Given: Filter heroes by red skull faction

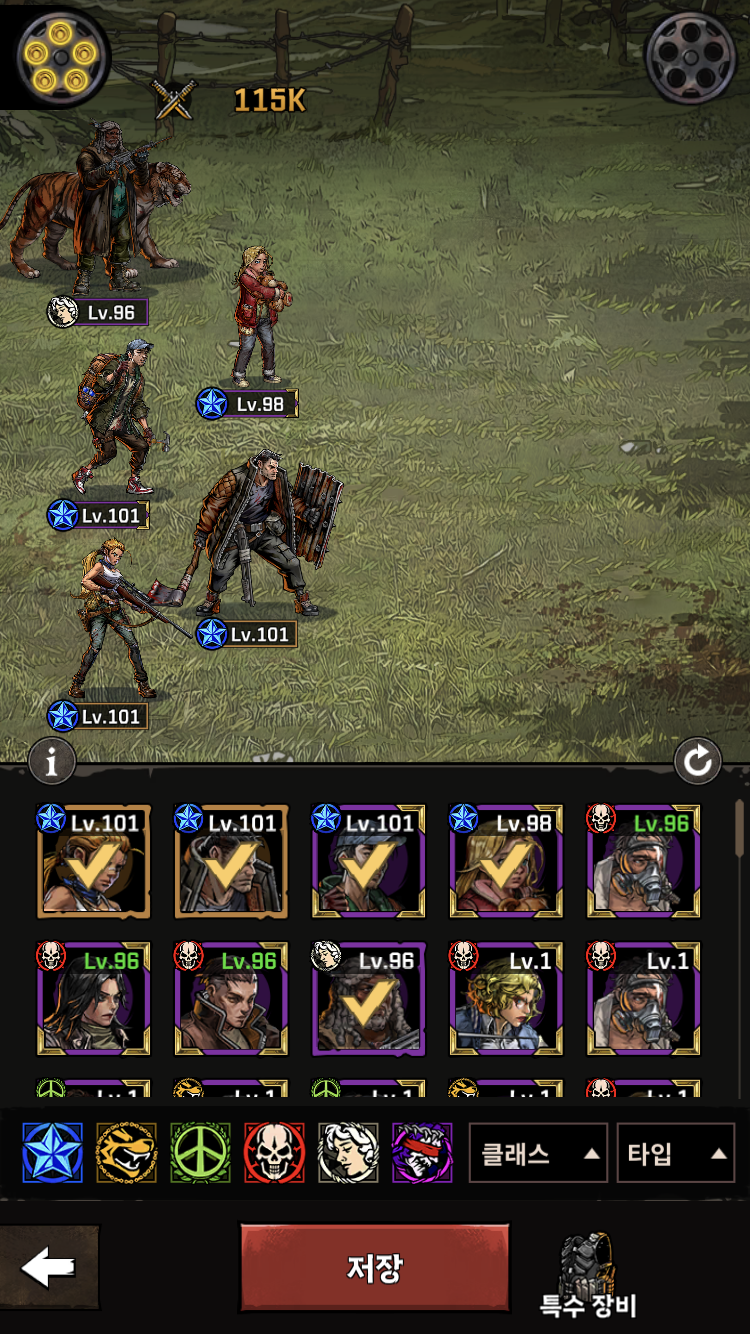Looking at the screenshot, I should tap(274, 1153).
